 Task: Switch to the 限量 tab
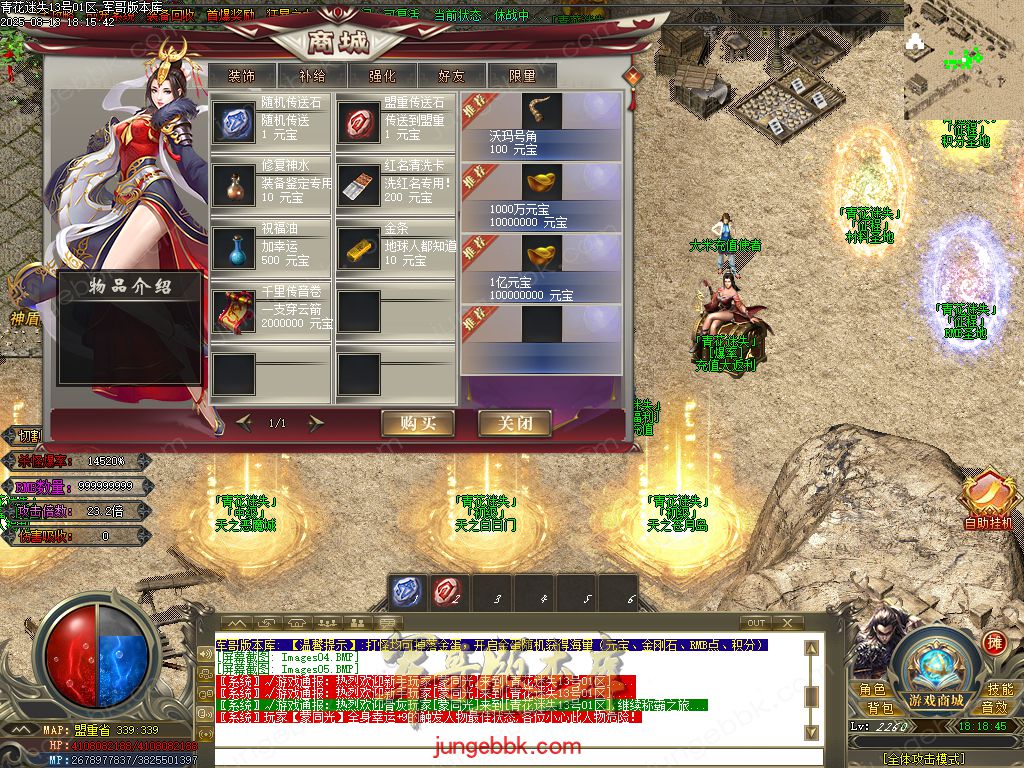(x=522, y=75)
